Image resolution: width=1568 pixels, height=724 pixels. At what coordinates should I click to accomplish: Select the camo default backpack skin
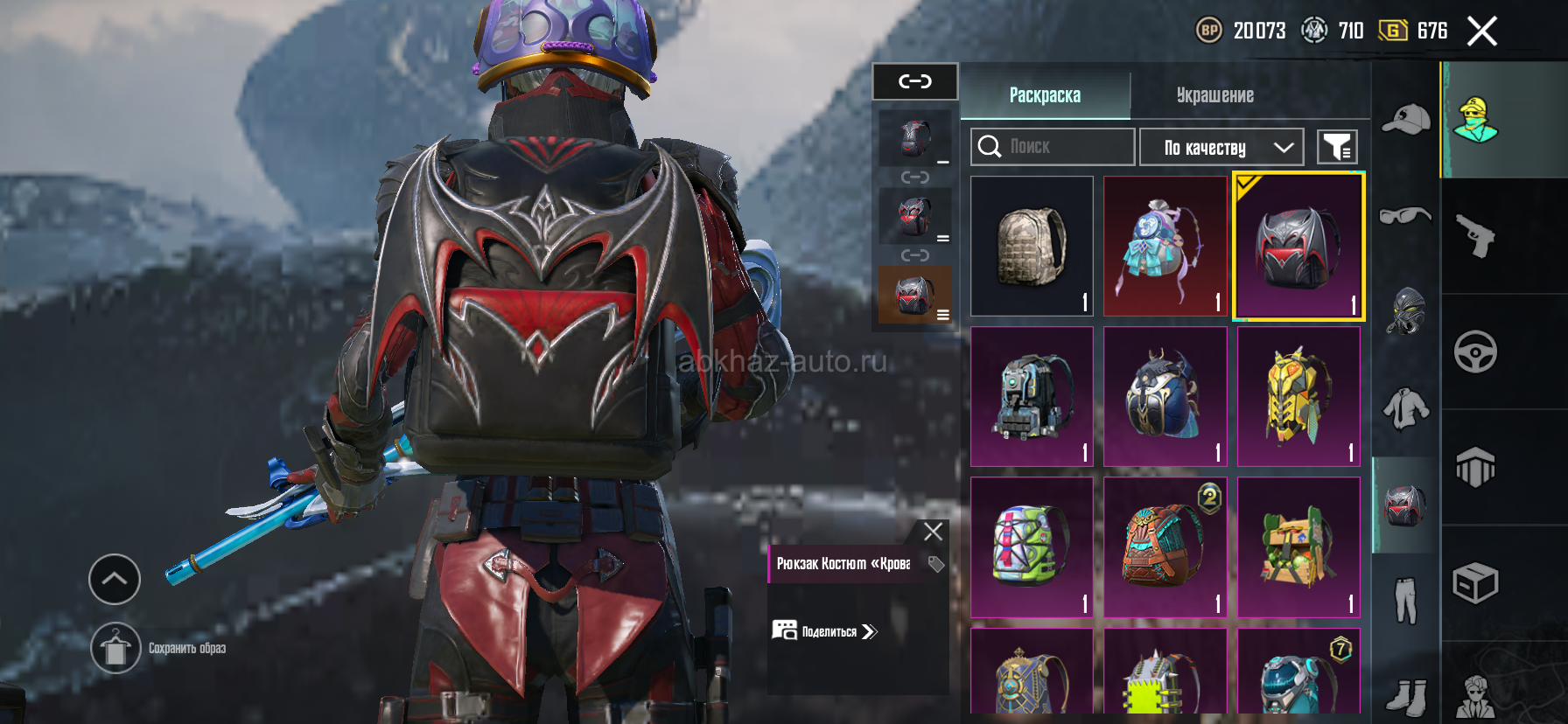(1032, 246)
